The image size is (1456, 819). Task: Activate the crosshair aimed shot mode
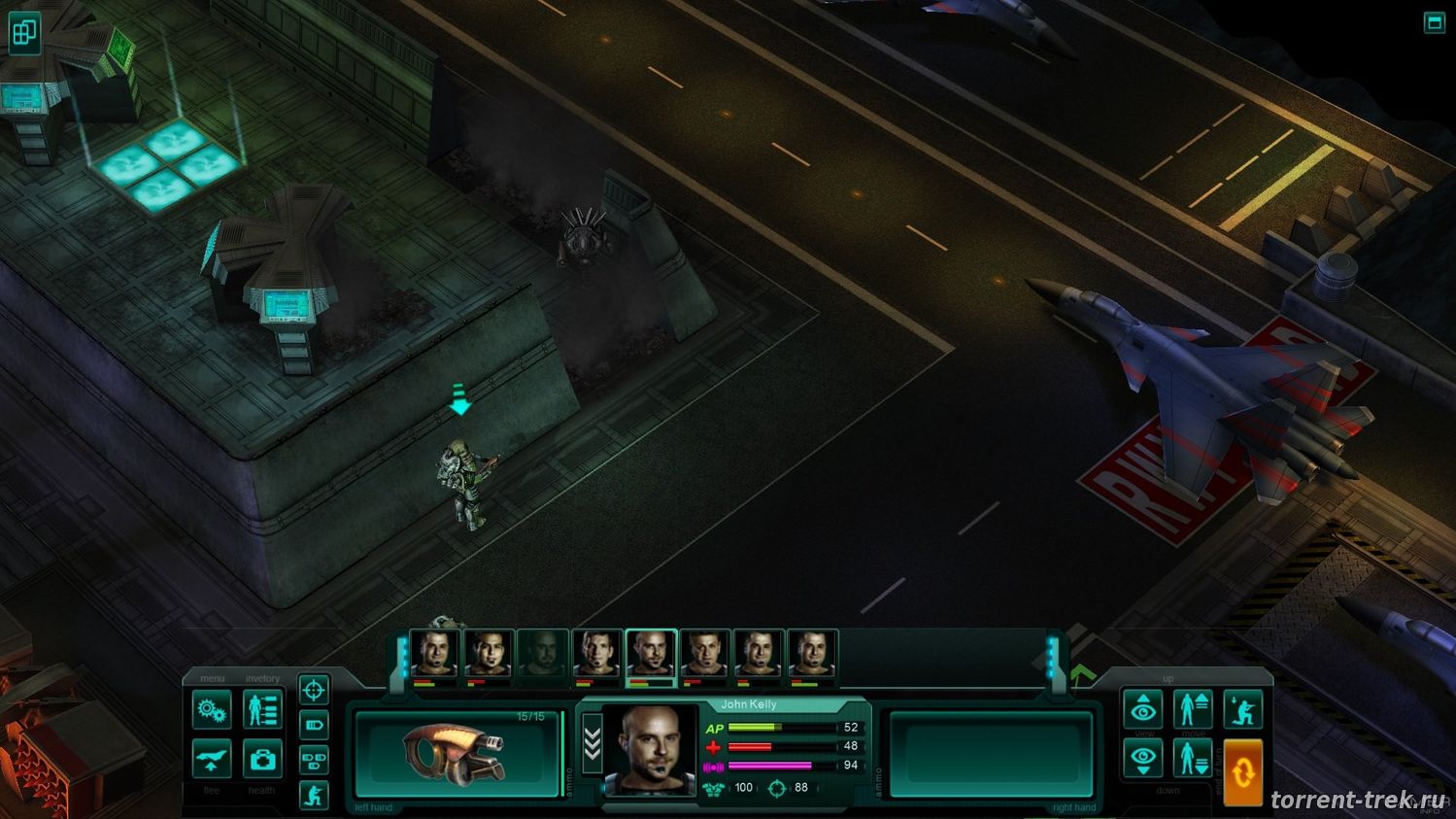313,691
